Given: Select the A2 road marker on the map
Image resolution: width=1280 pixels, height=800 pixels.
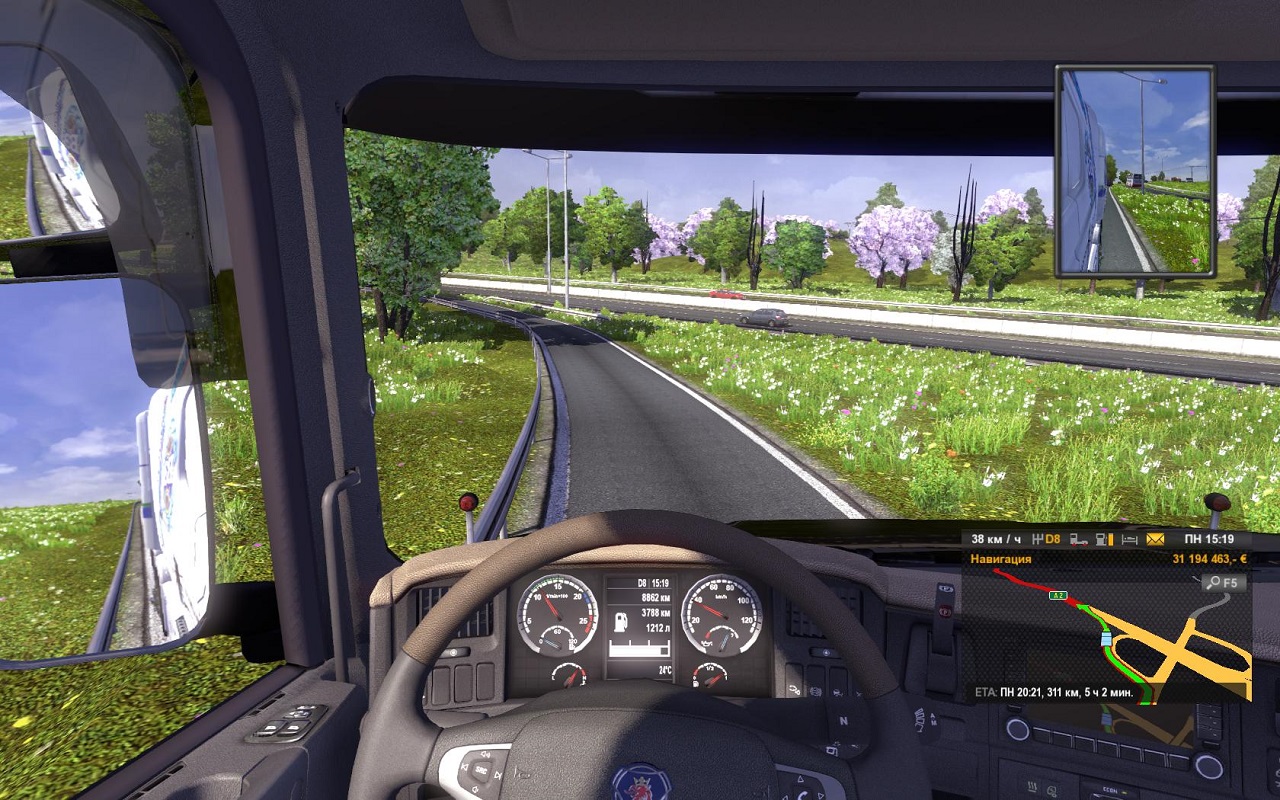Looking at the screenshot, I should point(1058,596).
